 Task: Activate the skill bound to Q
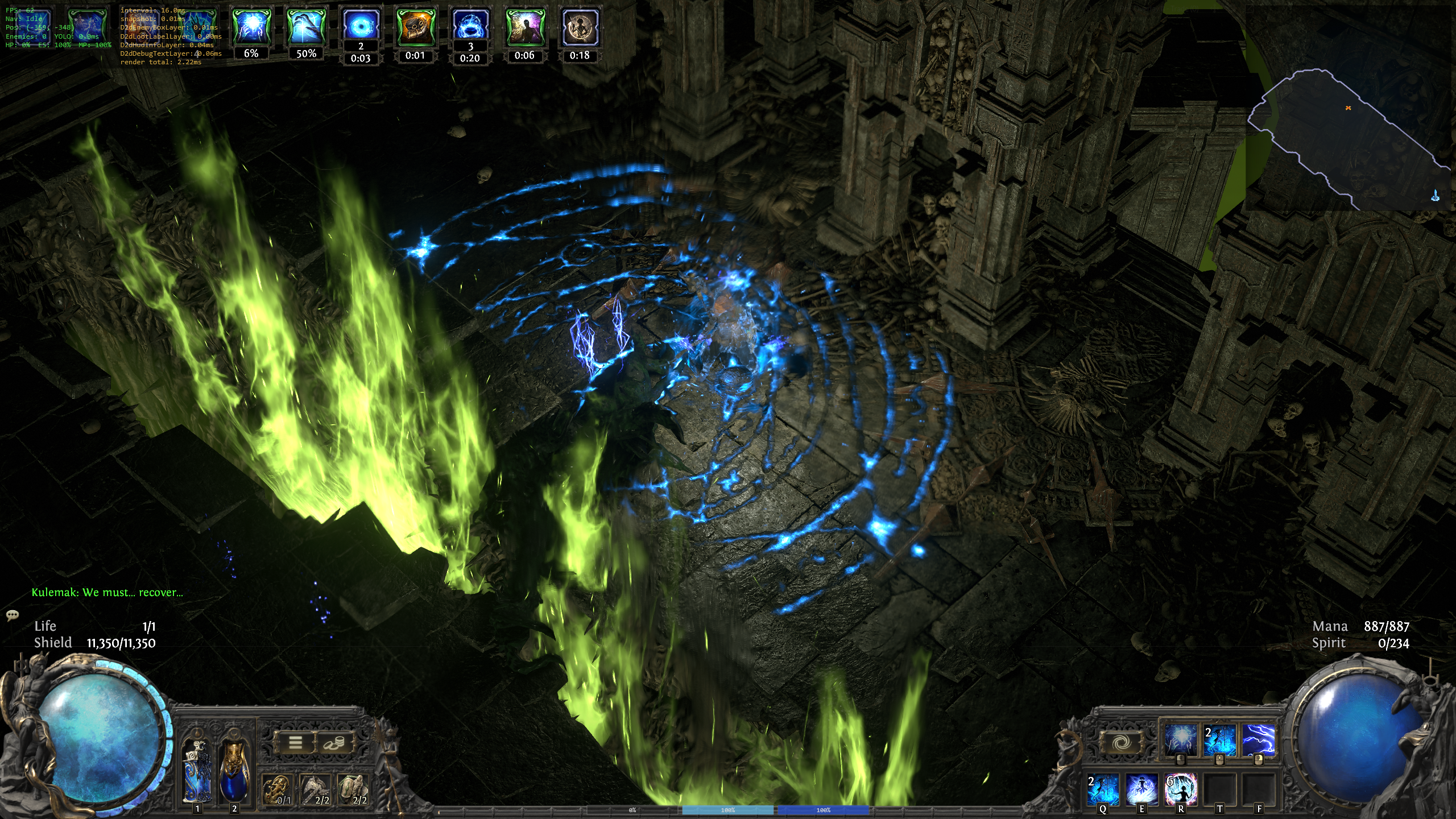pos(1103,789)
